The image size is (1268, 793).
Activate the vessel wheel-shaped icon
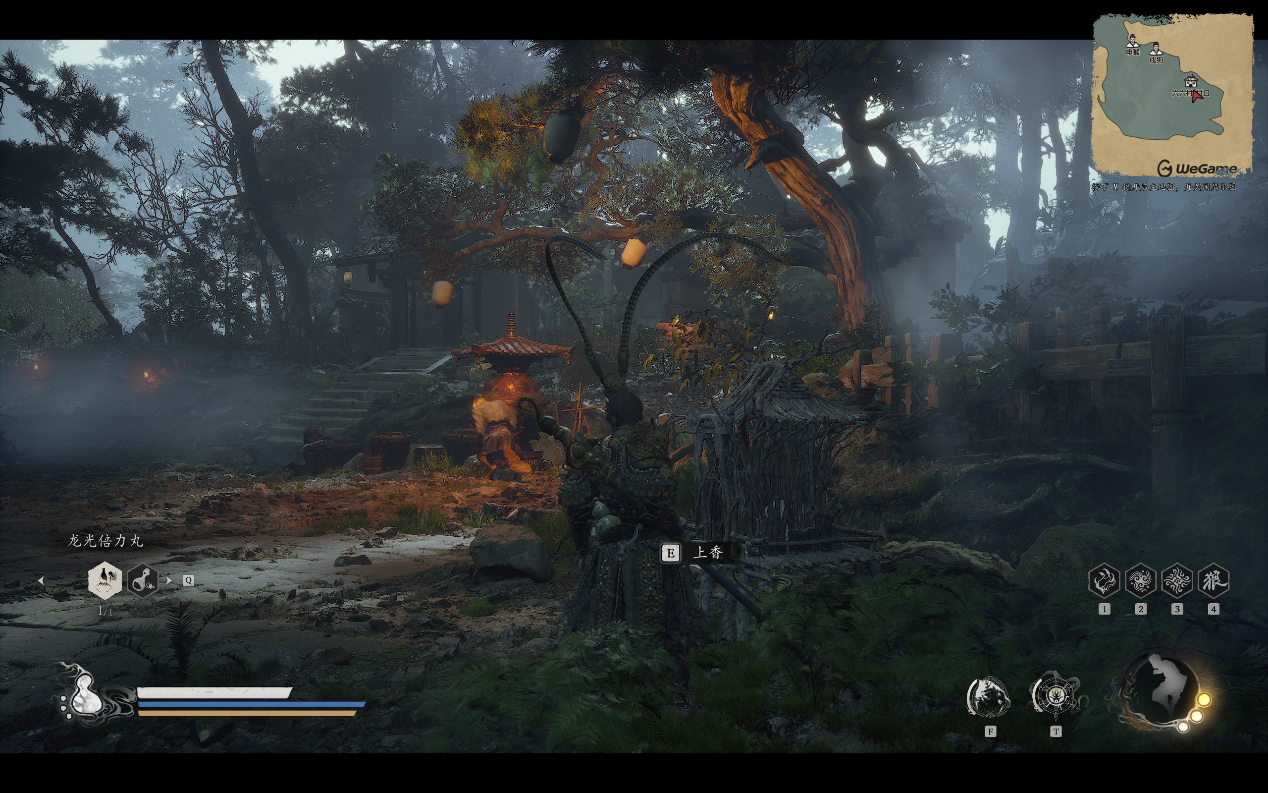1056,696
